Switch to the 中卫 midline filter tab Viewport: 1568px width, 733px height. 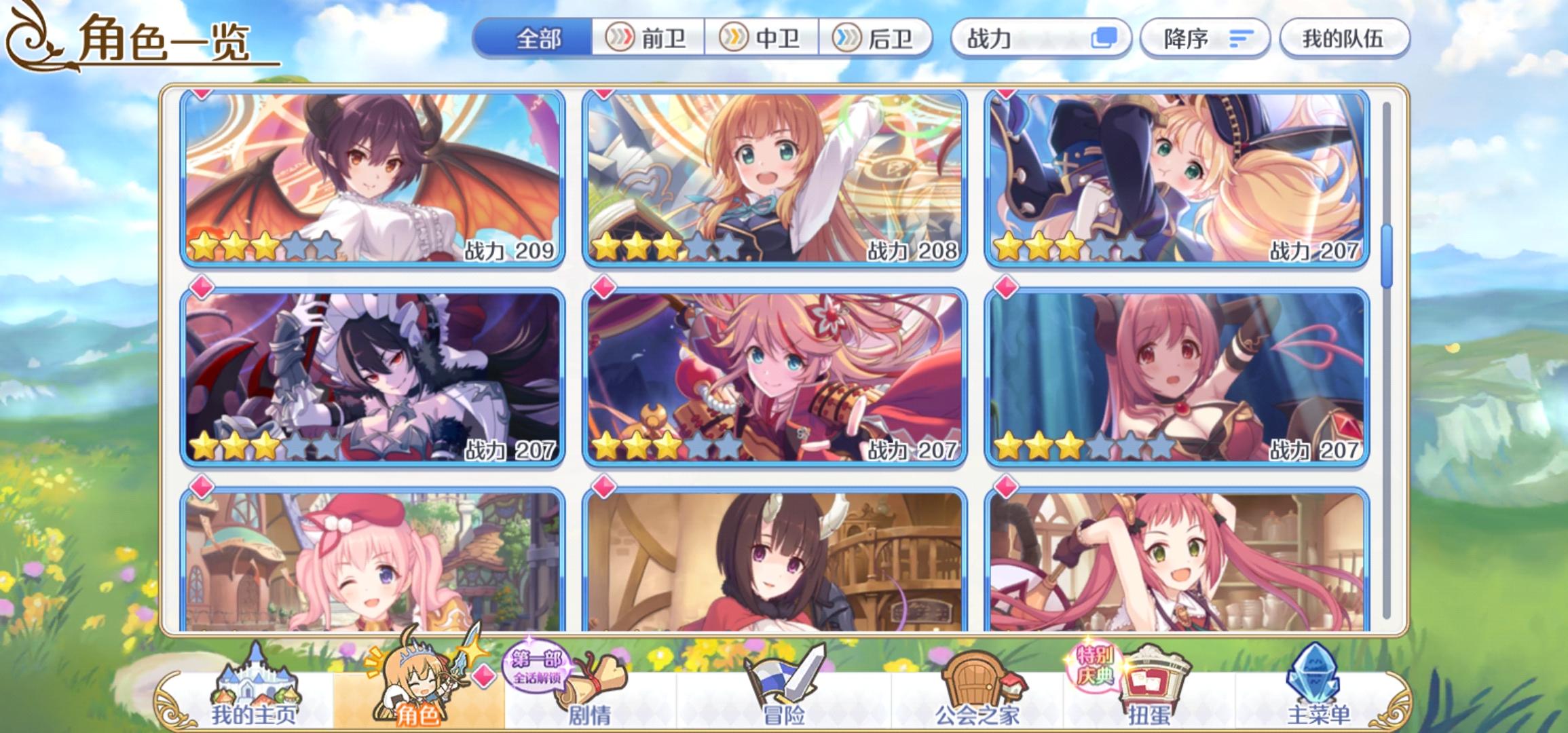click(768, 39)
